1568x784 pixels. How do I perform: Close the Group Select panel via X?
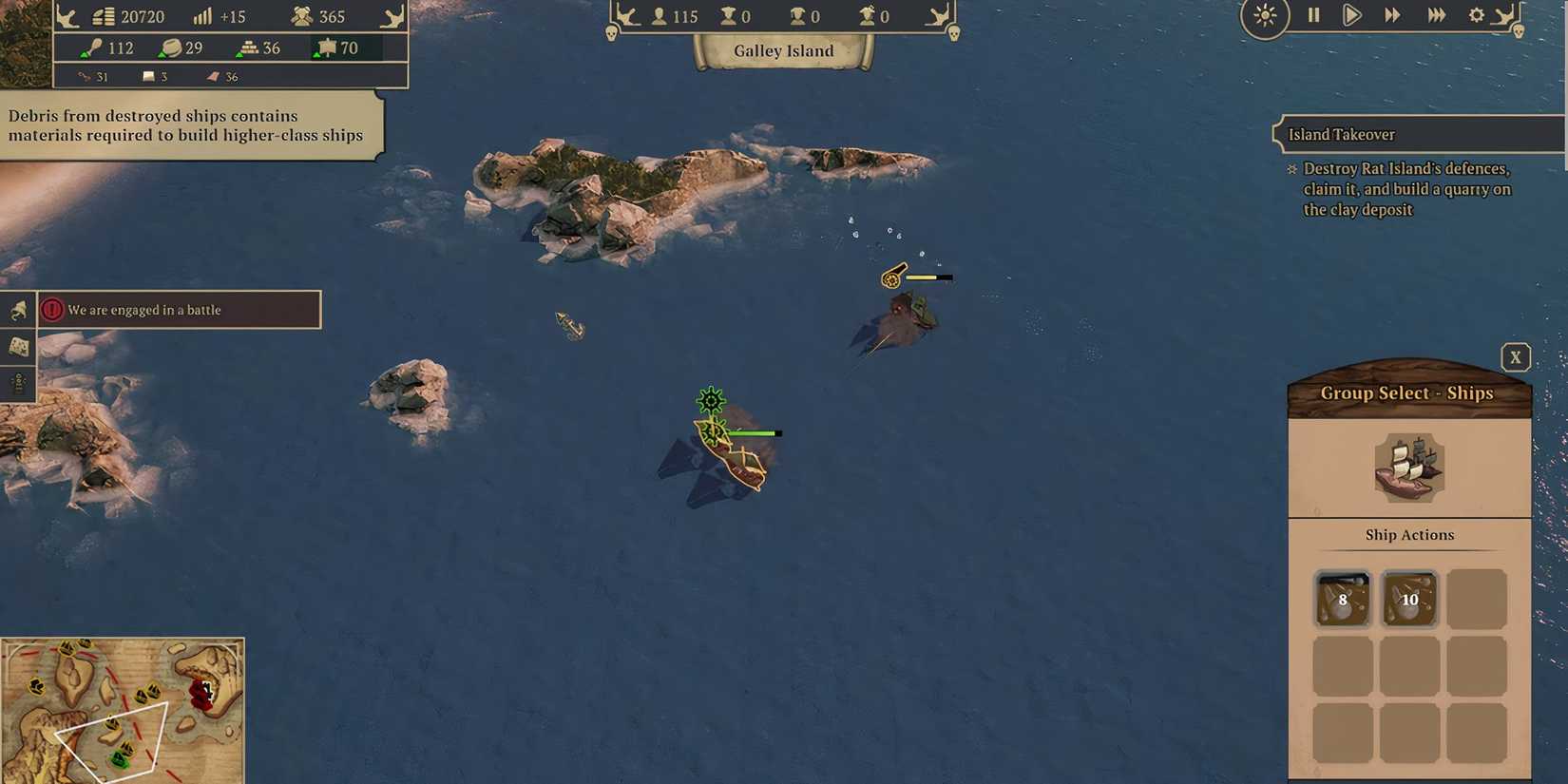tap(1516, 356)
